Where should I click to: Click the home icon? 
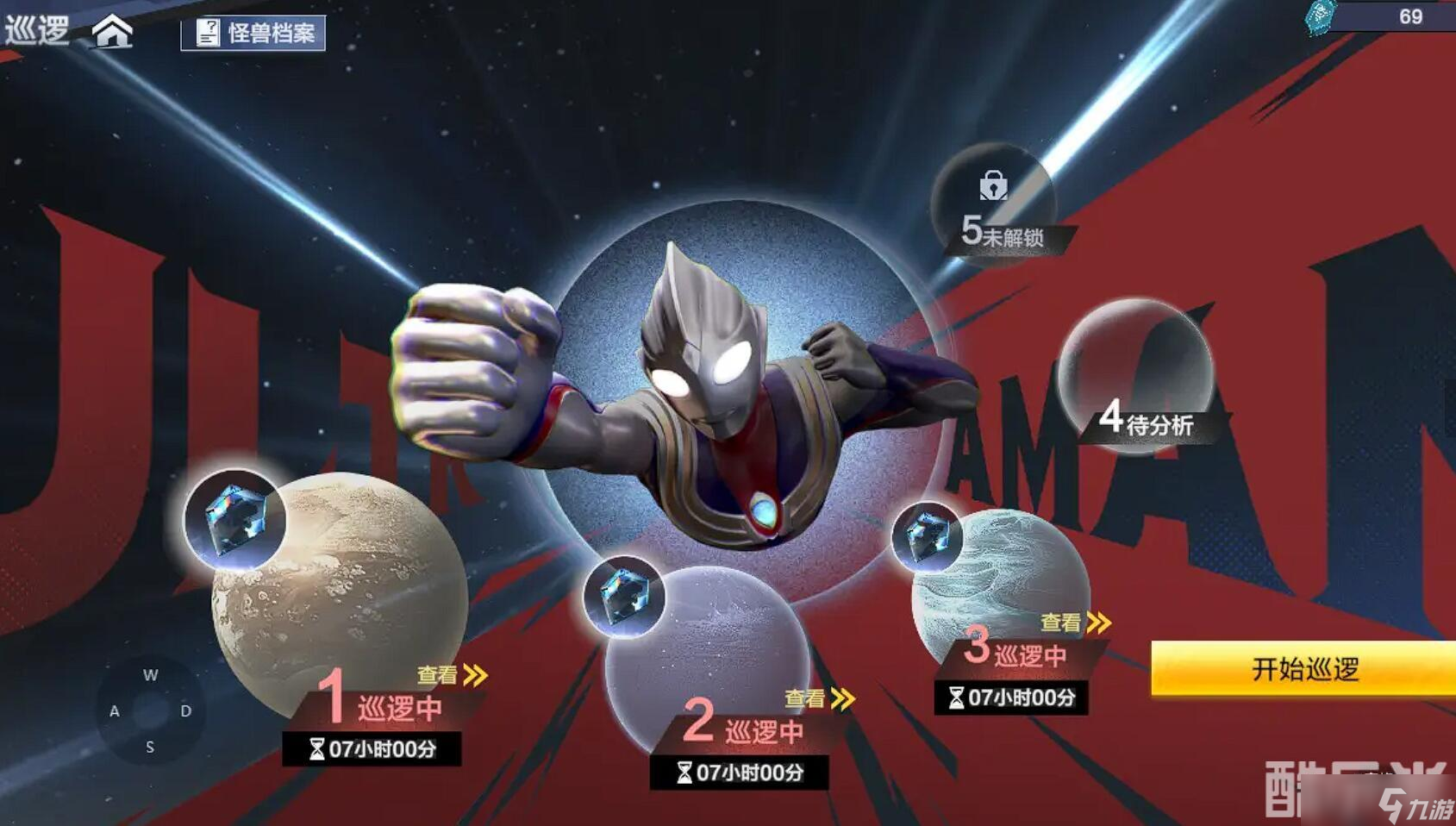(x=113, y=32)
